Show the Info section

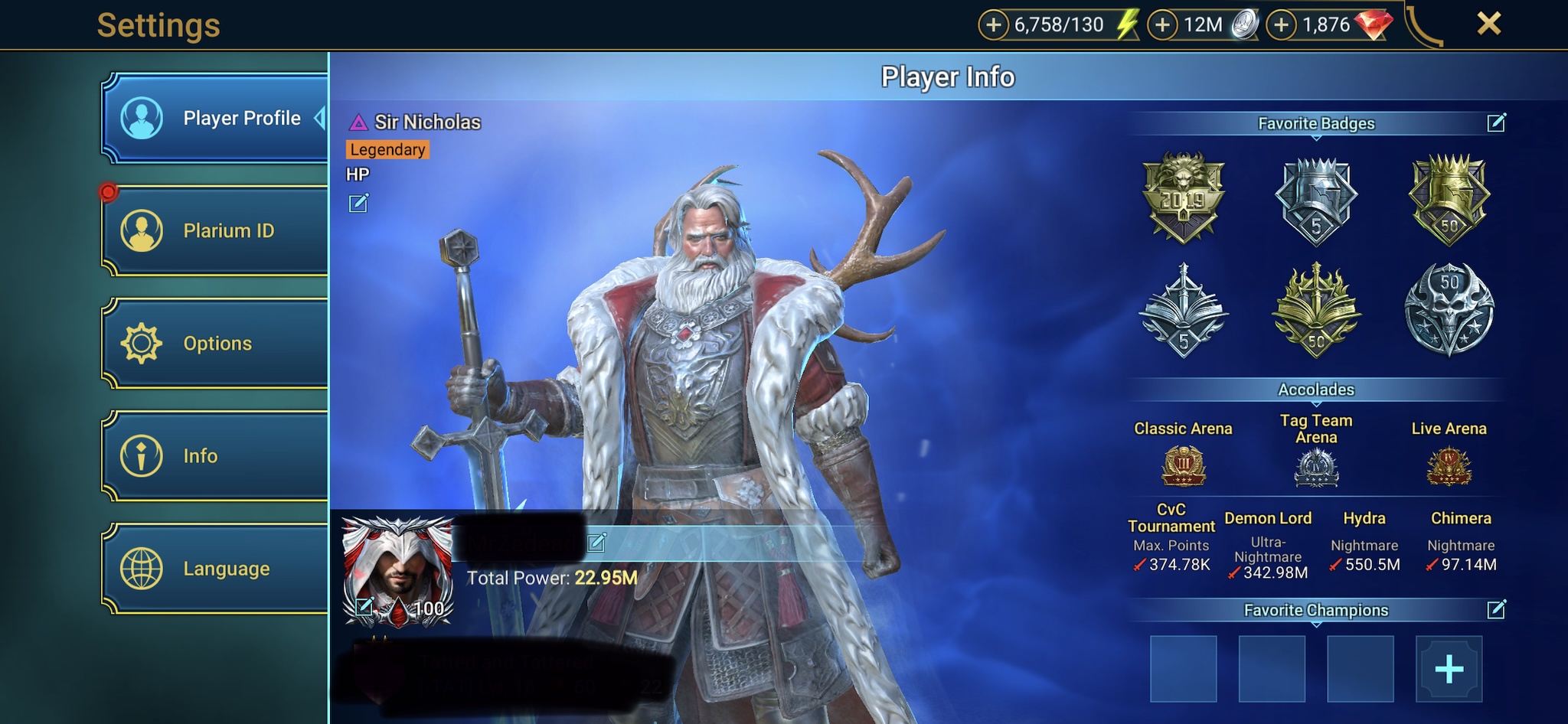tap(217, 456)
